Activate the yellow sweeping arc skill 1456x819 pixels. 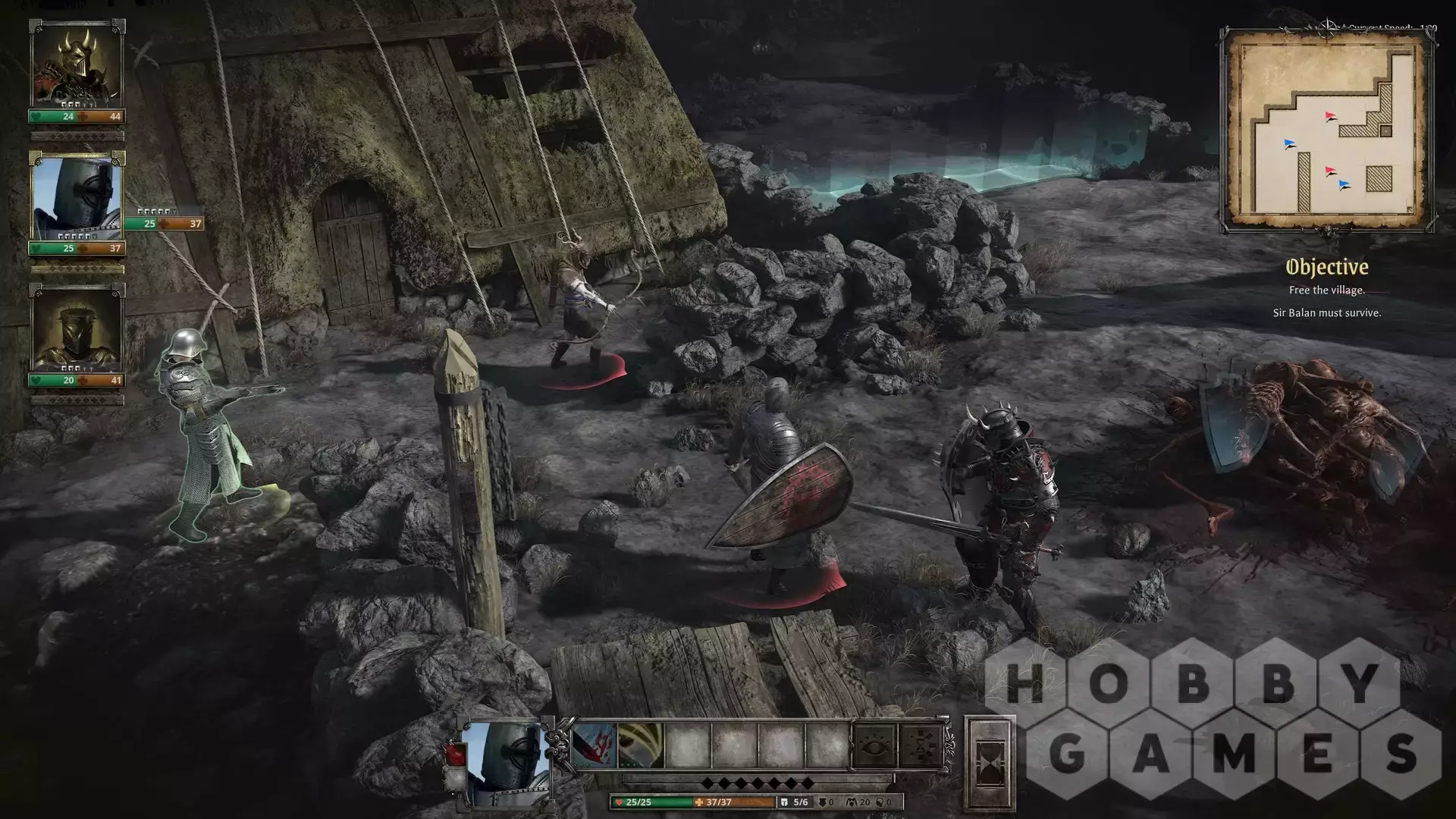(x=641, y=745)
